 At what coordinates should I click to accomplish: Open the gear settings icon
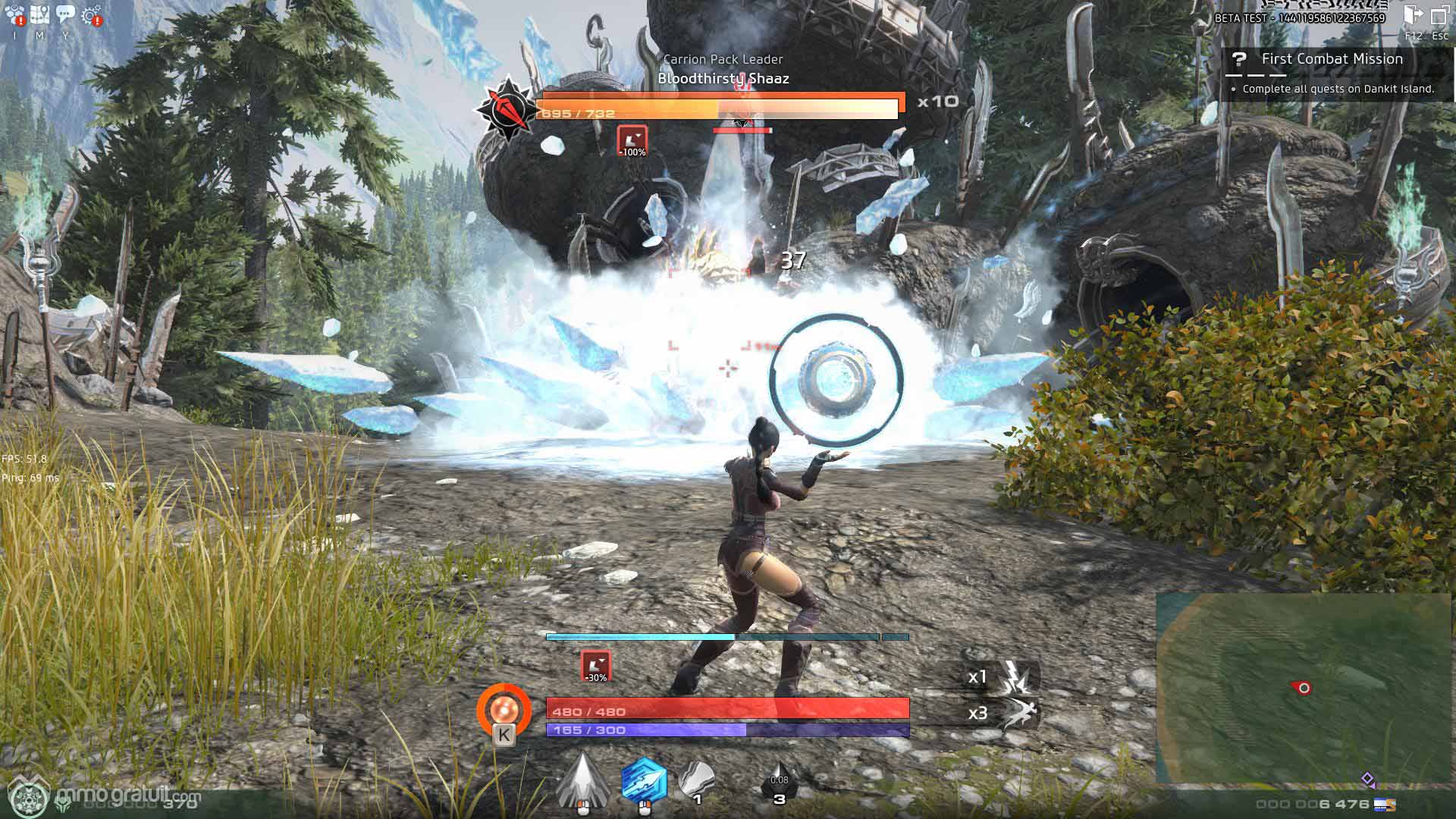point(92,15)
